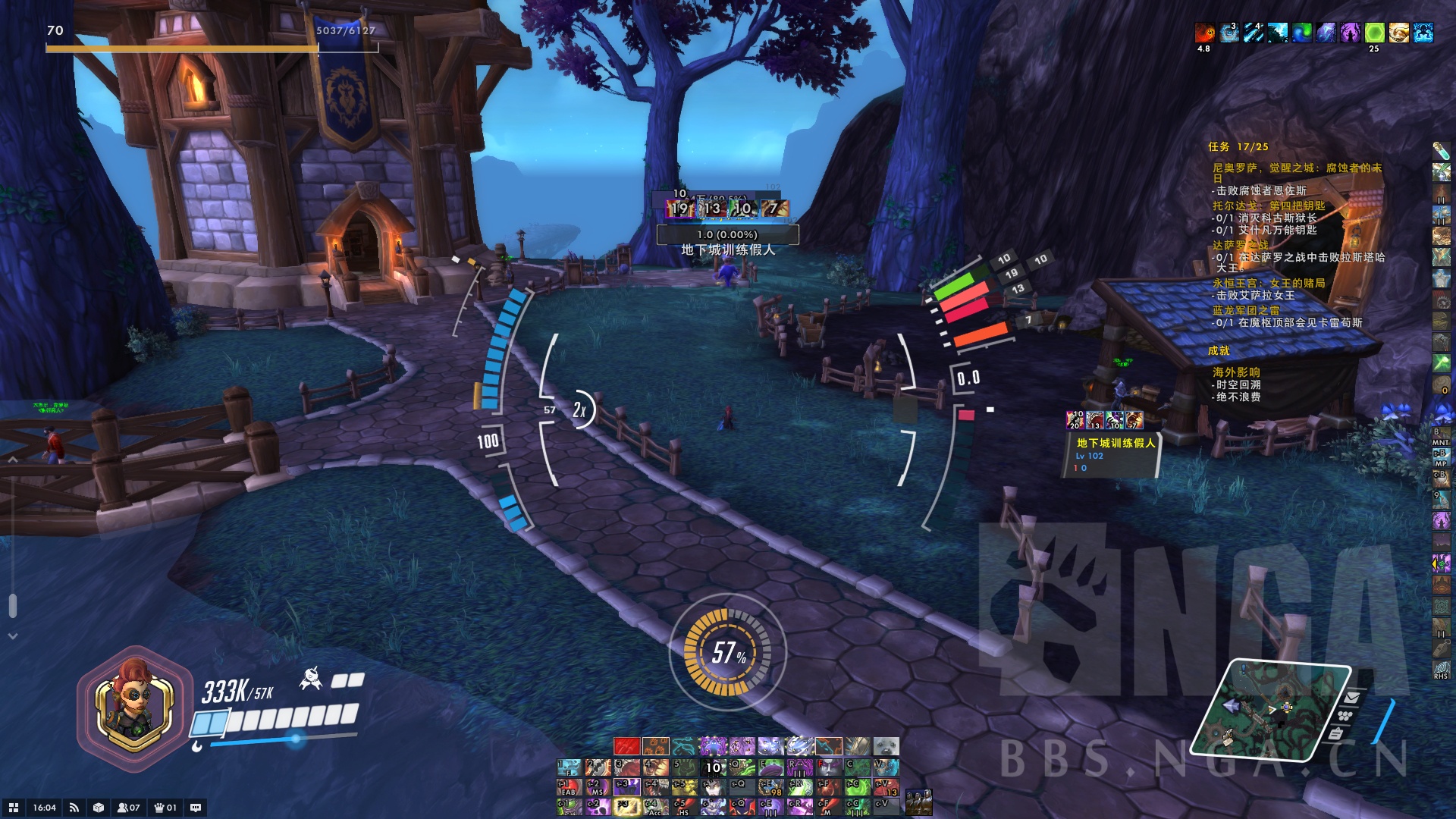The image size is (1456, 819).
Task: Click the three soldiers icon beside action bars
Action: coord(919,800)
